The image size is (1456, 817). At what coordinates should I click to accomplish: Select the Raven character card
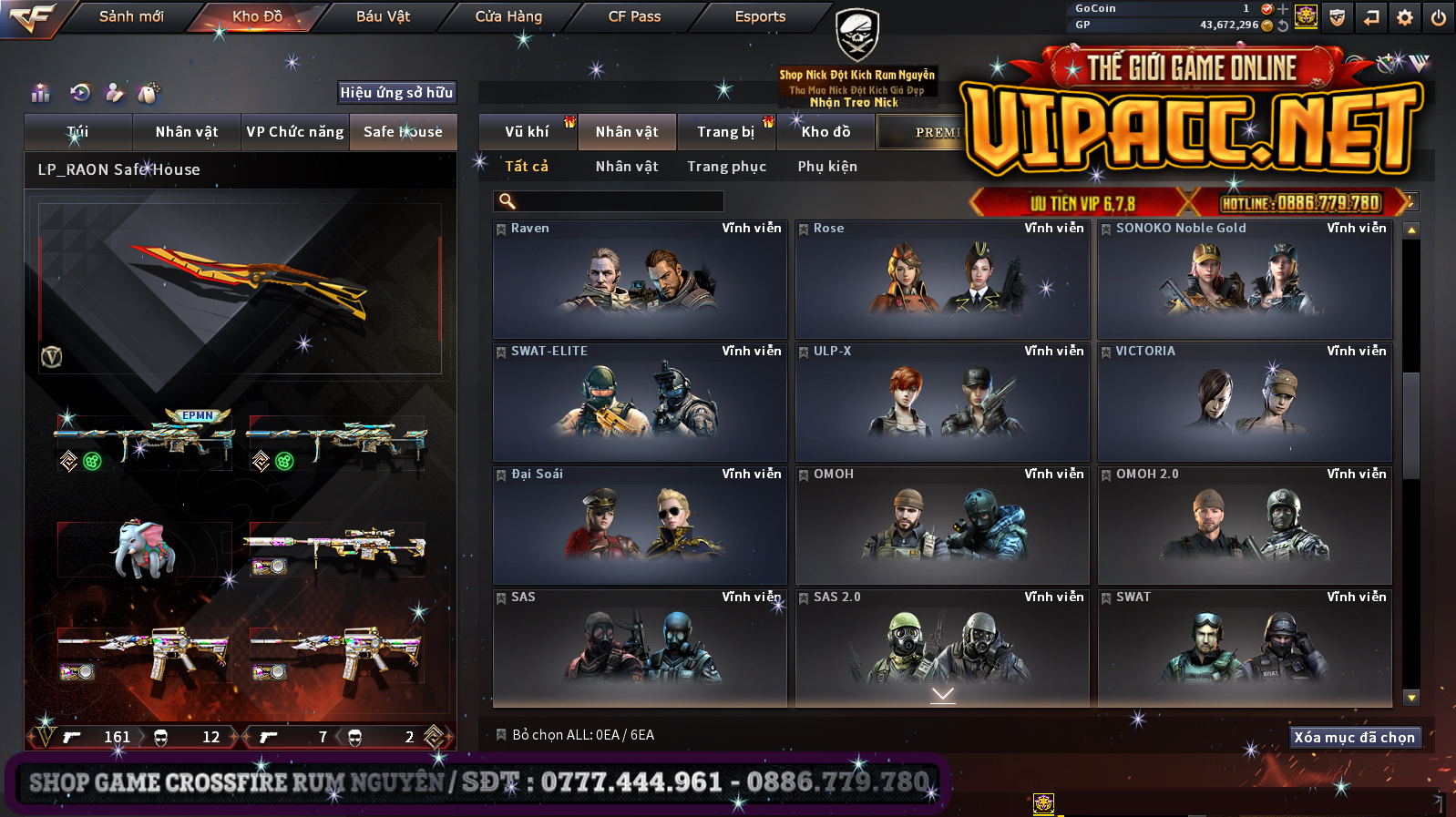point(640,280)
